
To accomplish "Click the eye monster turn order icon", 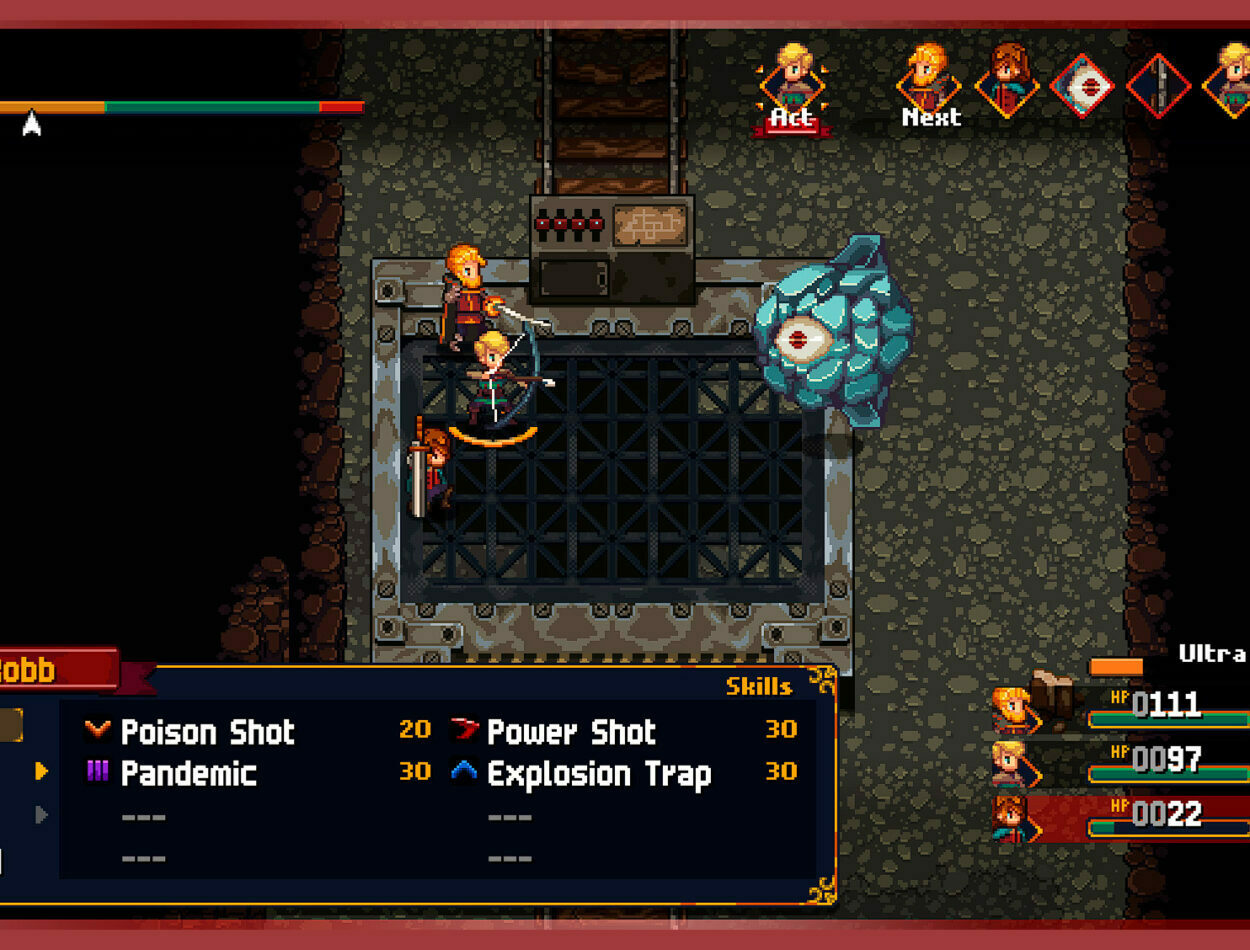I will click(1084, 86).
